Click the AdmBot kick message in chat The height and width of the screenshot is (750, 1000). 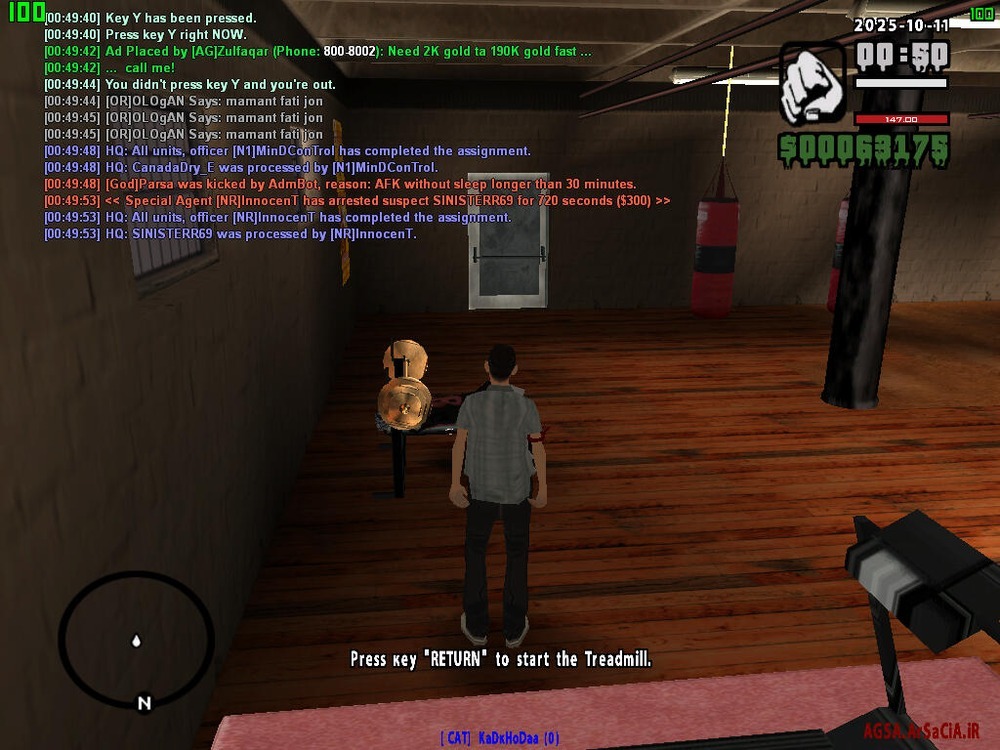click(340, 184)
